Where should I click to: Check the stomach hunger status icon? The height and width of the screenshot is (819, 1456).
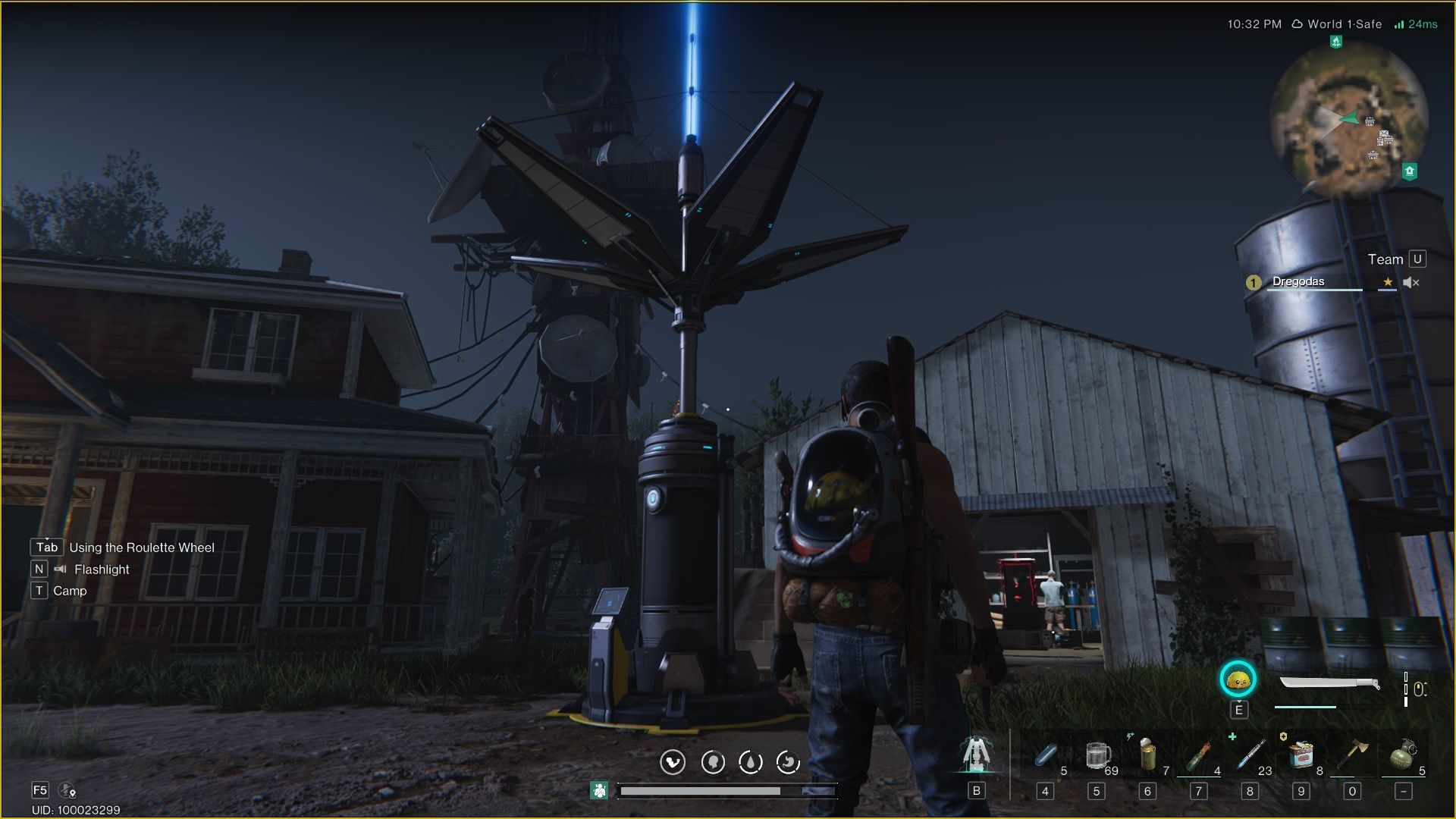click(x=789, y=762)
